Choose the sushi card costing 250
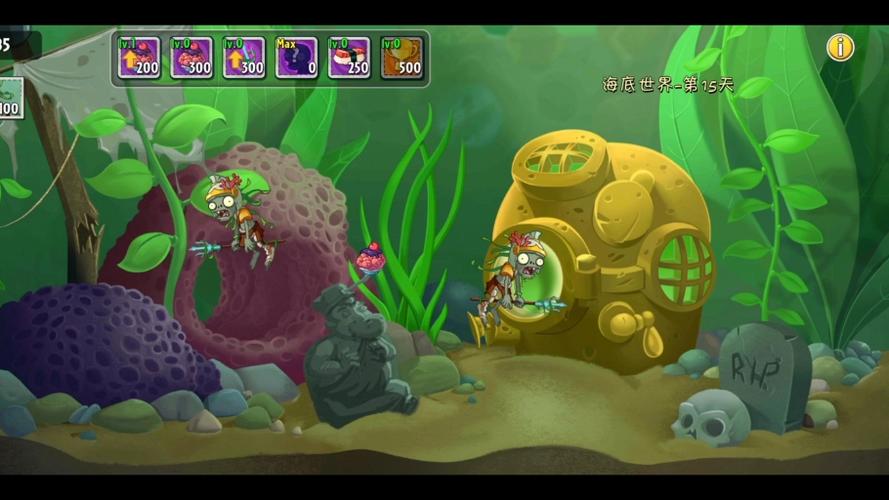 point(349,58)
